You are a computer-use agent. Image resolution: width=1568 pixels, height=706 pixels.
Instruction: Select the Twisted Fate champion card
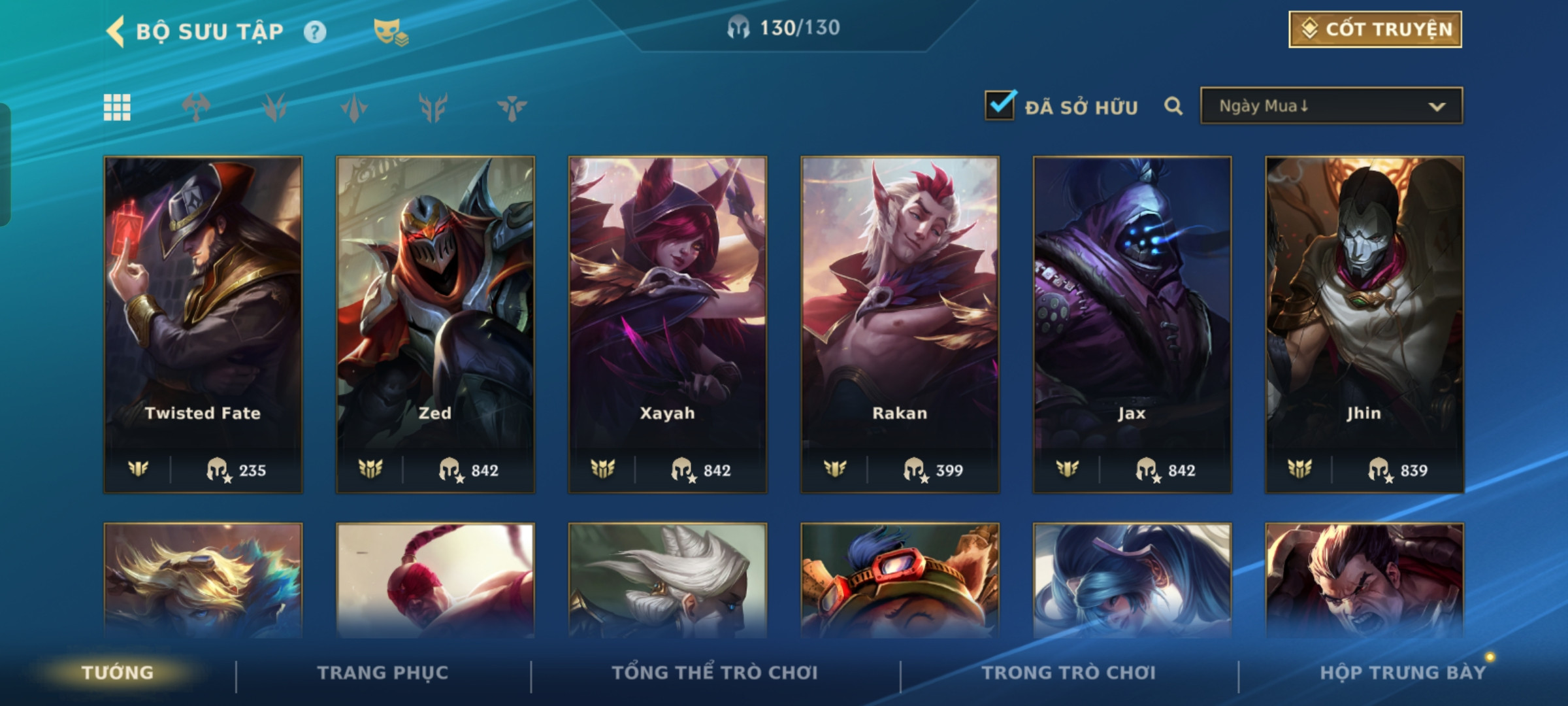pyautogui.click(x=203, y=324)
